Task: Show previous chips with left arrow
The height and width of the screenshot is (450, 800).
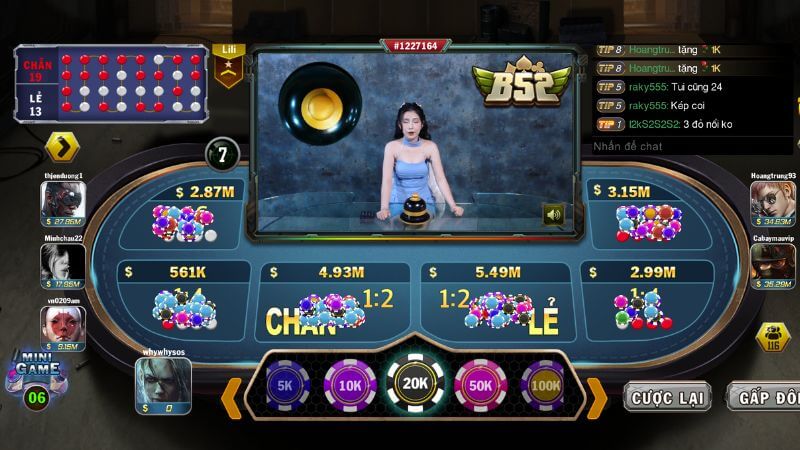Action: pyautogui.click(x=231, y=397)
